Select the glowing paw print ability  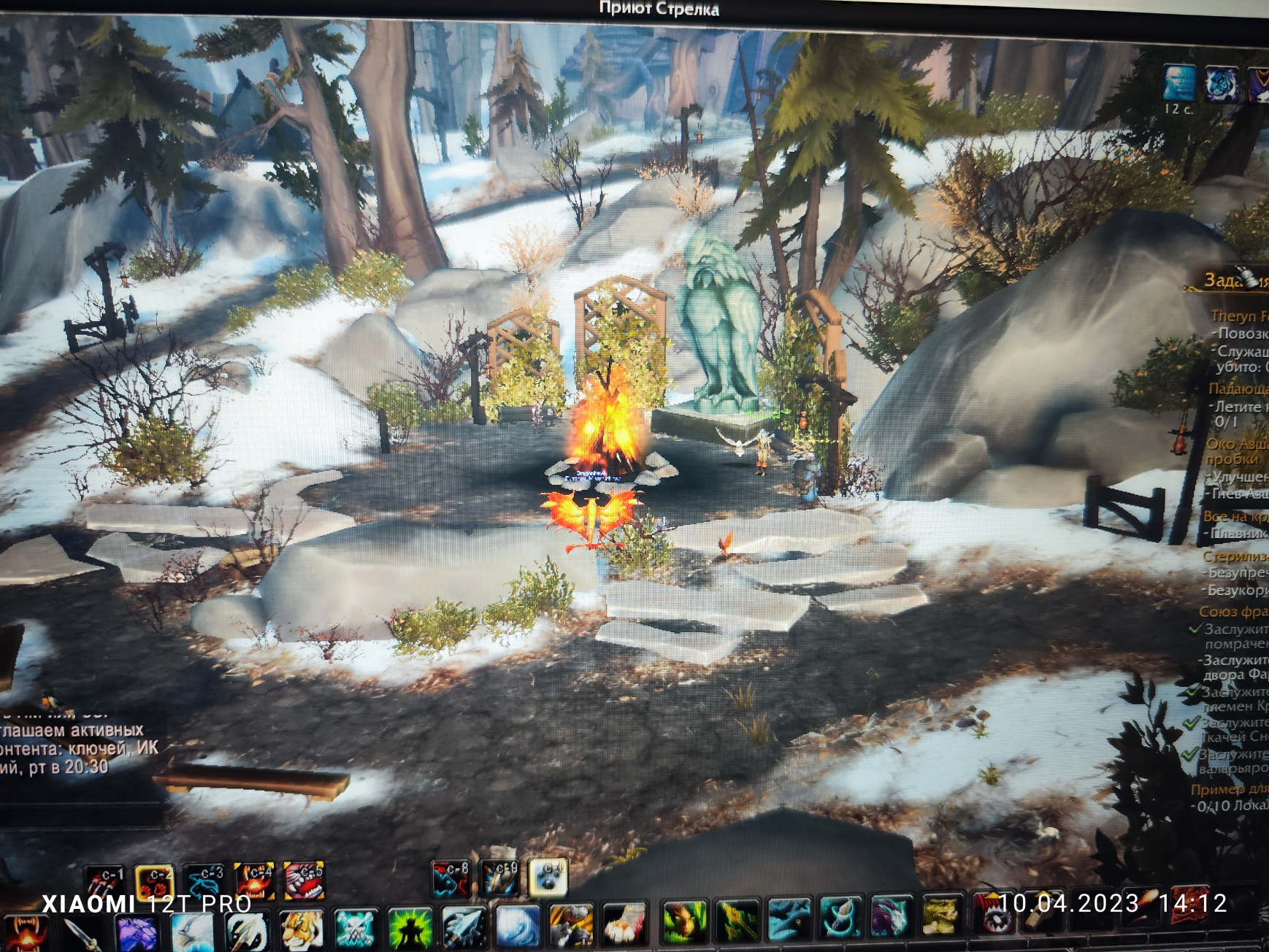coord(548,877)
